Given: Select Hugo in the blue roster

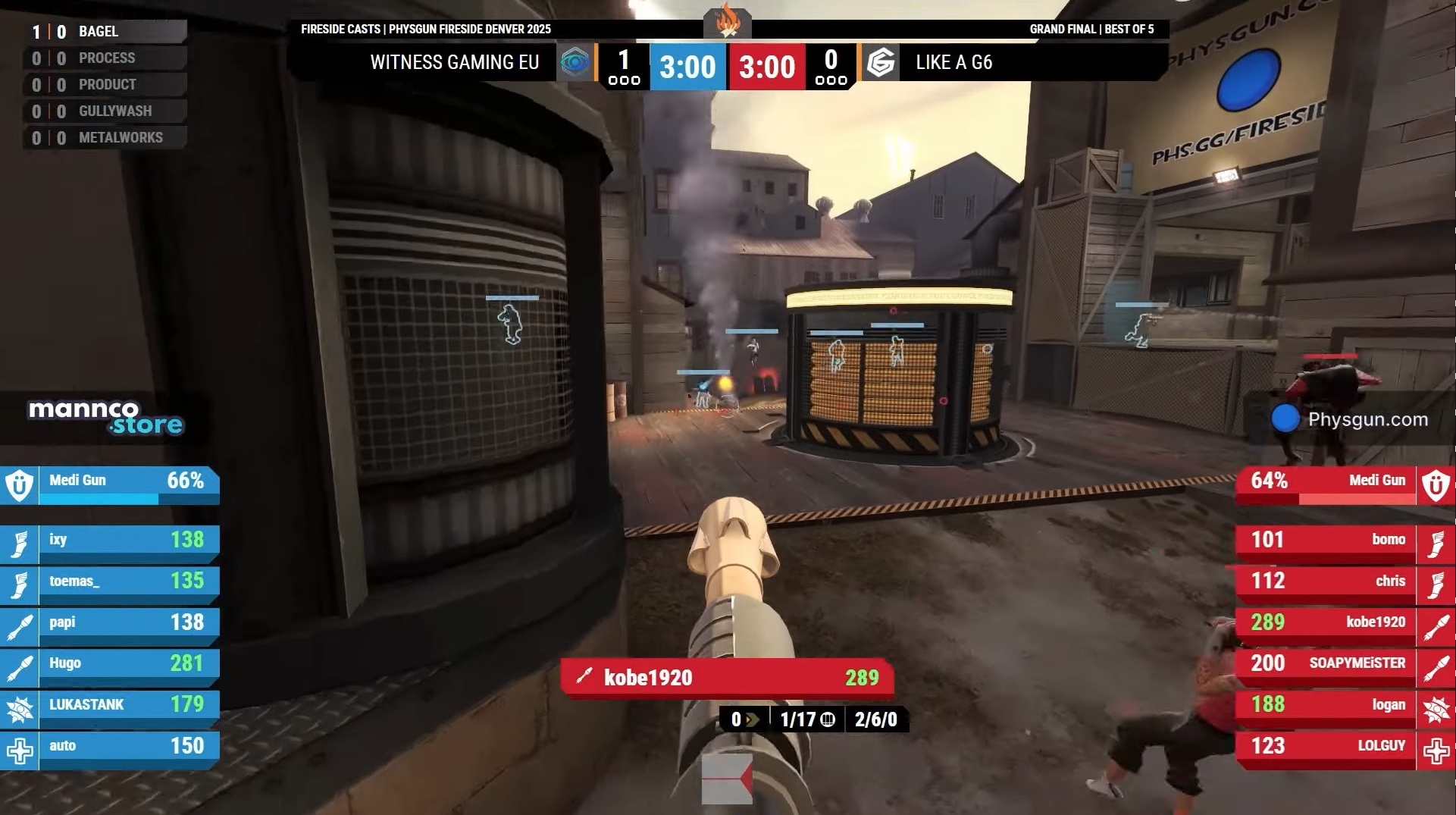Looking at the screenshot, I should [110, 663].
